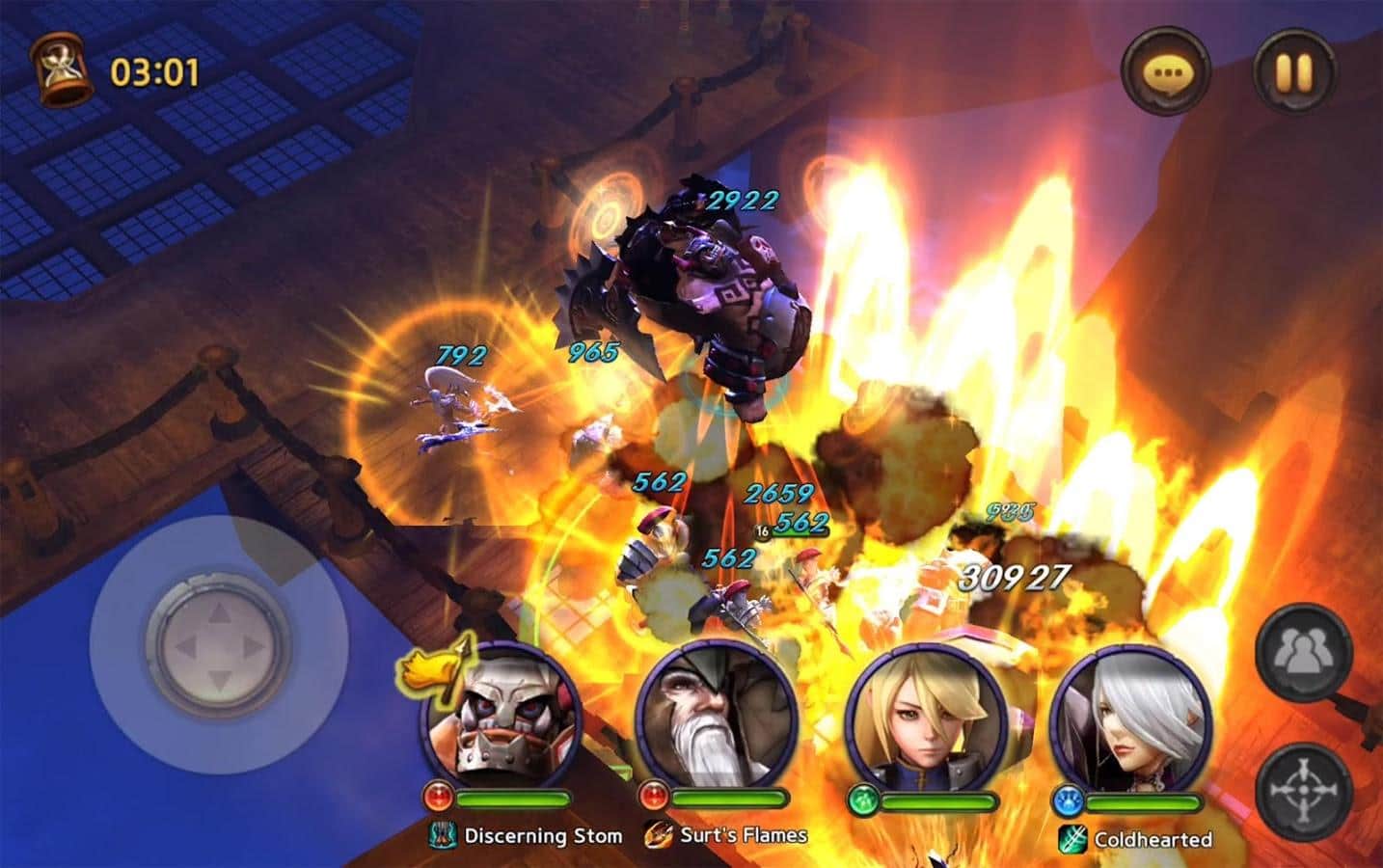
Task: Cast the Surt's Flames skill
Action: (726, 835)
